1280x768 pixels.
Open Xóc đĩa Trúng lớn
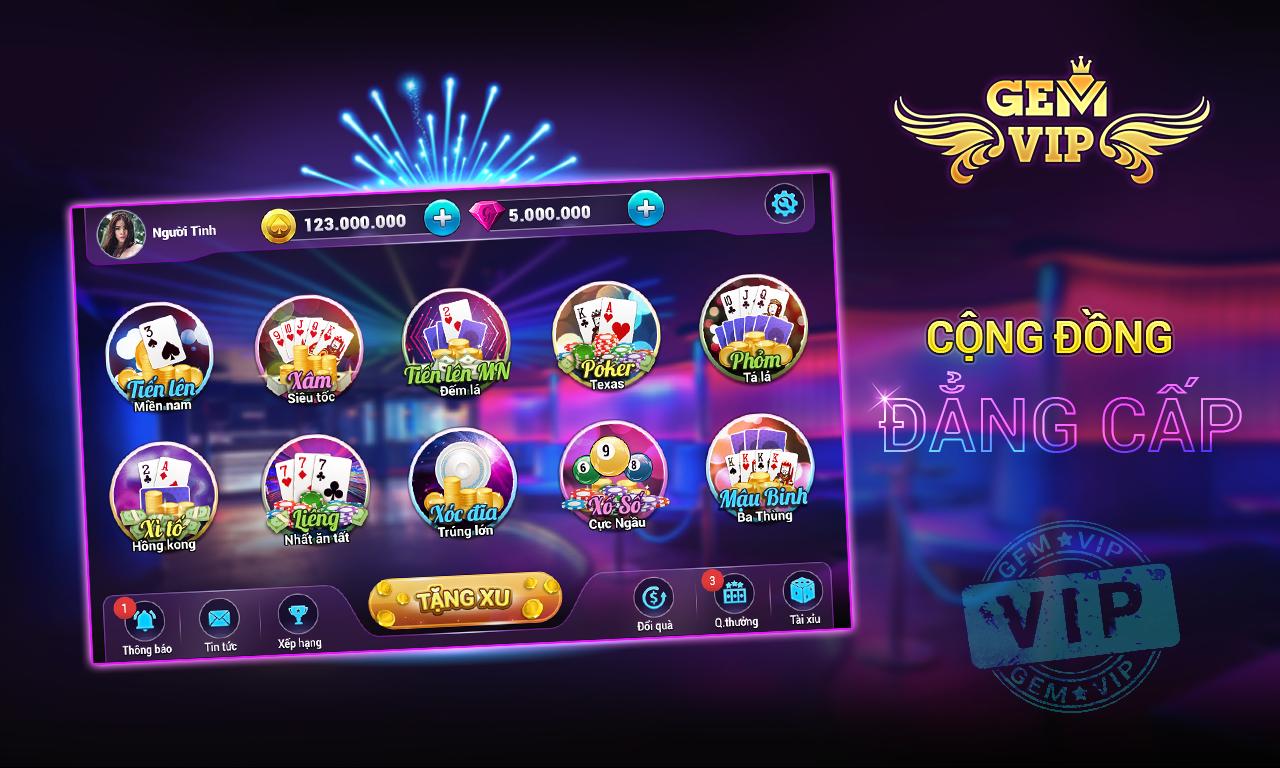tap(465, 485)
